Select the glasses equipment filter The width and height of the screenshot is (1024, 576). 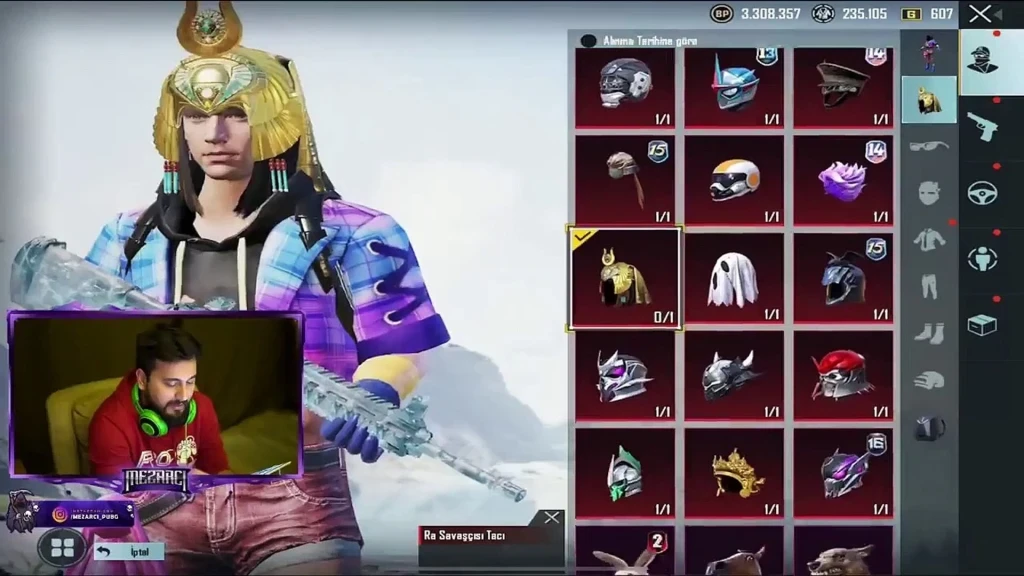click(x=928, y=146)
